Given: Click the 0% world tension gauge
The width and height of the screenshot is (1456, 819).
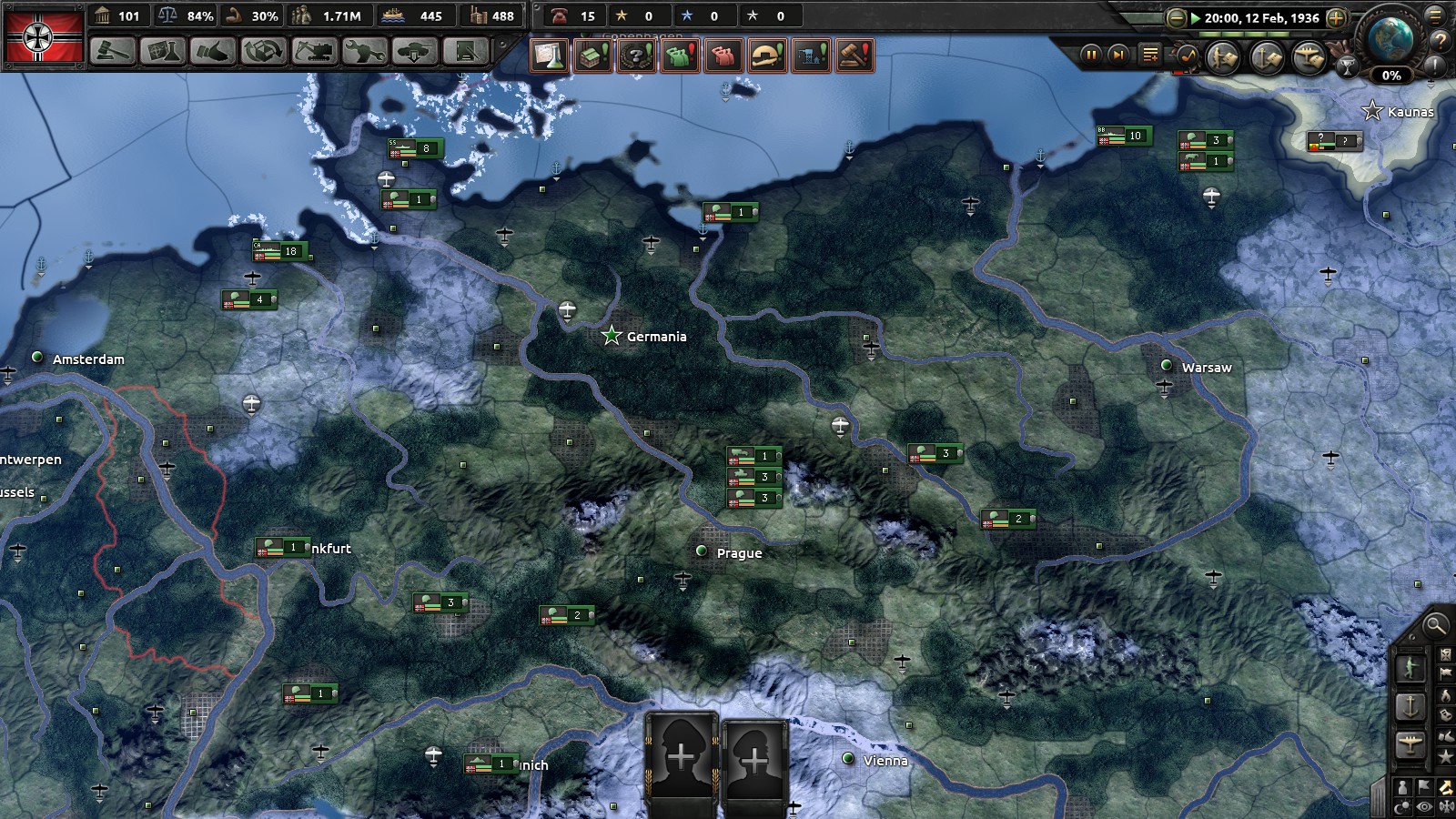Looking at the screenshot, I should pos(1391,76).
